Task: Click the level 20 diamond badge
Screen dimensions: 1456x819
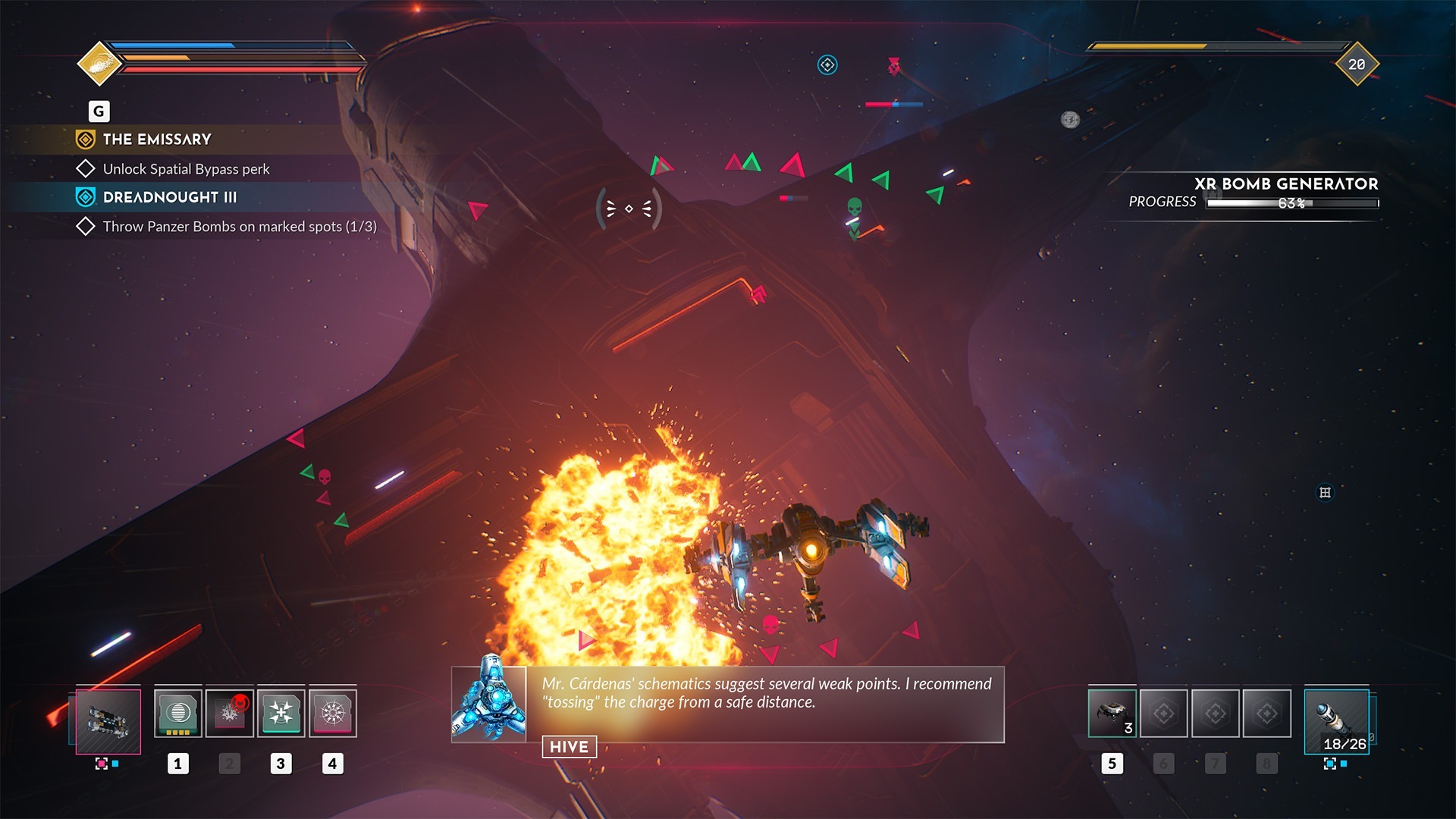Action: click(x=1357, y=64)
